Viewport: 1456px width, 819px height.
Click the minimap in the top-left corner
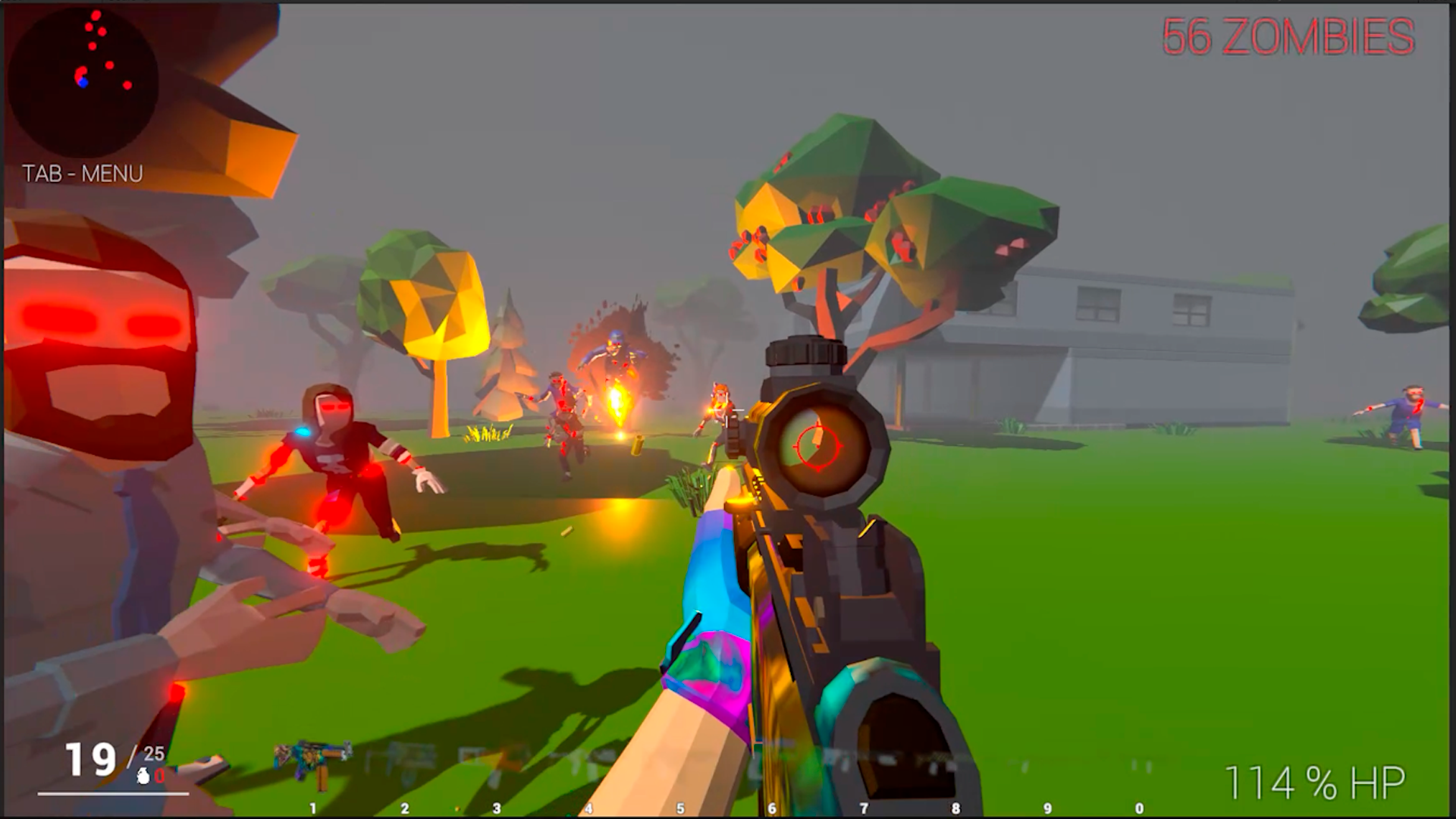pyautogui.click(x=83, y=83)
